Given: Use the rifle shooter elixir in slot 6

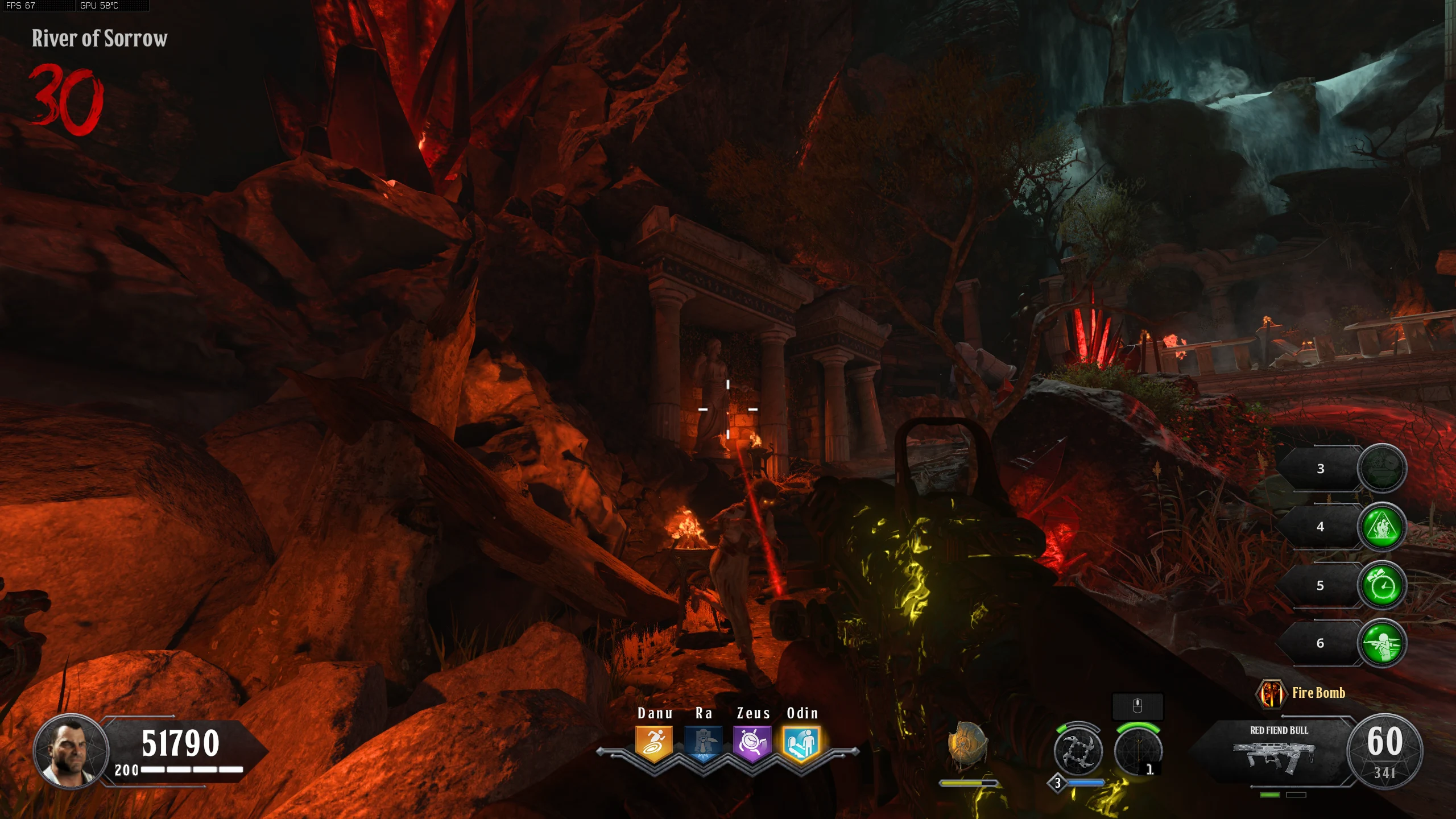Looking at the screenshot, I should (1381, 643).
